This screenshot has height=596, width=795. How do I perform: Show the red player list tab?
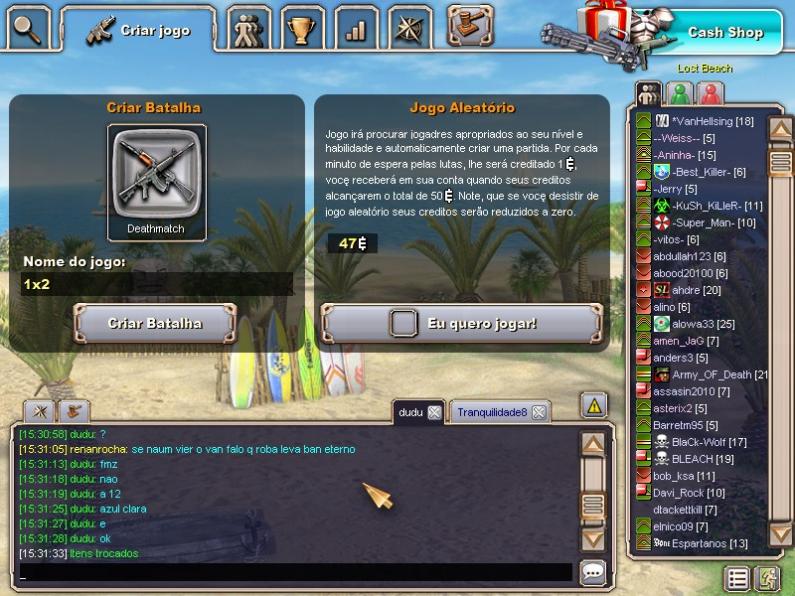[x=711, y=93]
